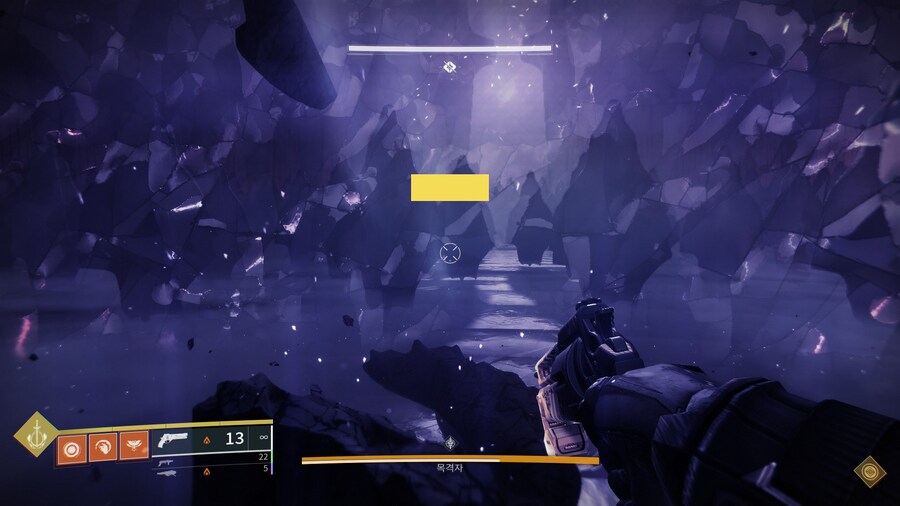Viewport: 900px width, 506px height.
Task: Switch to the heavy weapon with 5 ammo
Action: pyautogui.click(x=166, y=470)
